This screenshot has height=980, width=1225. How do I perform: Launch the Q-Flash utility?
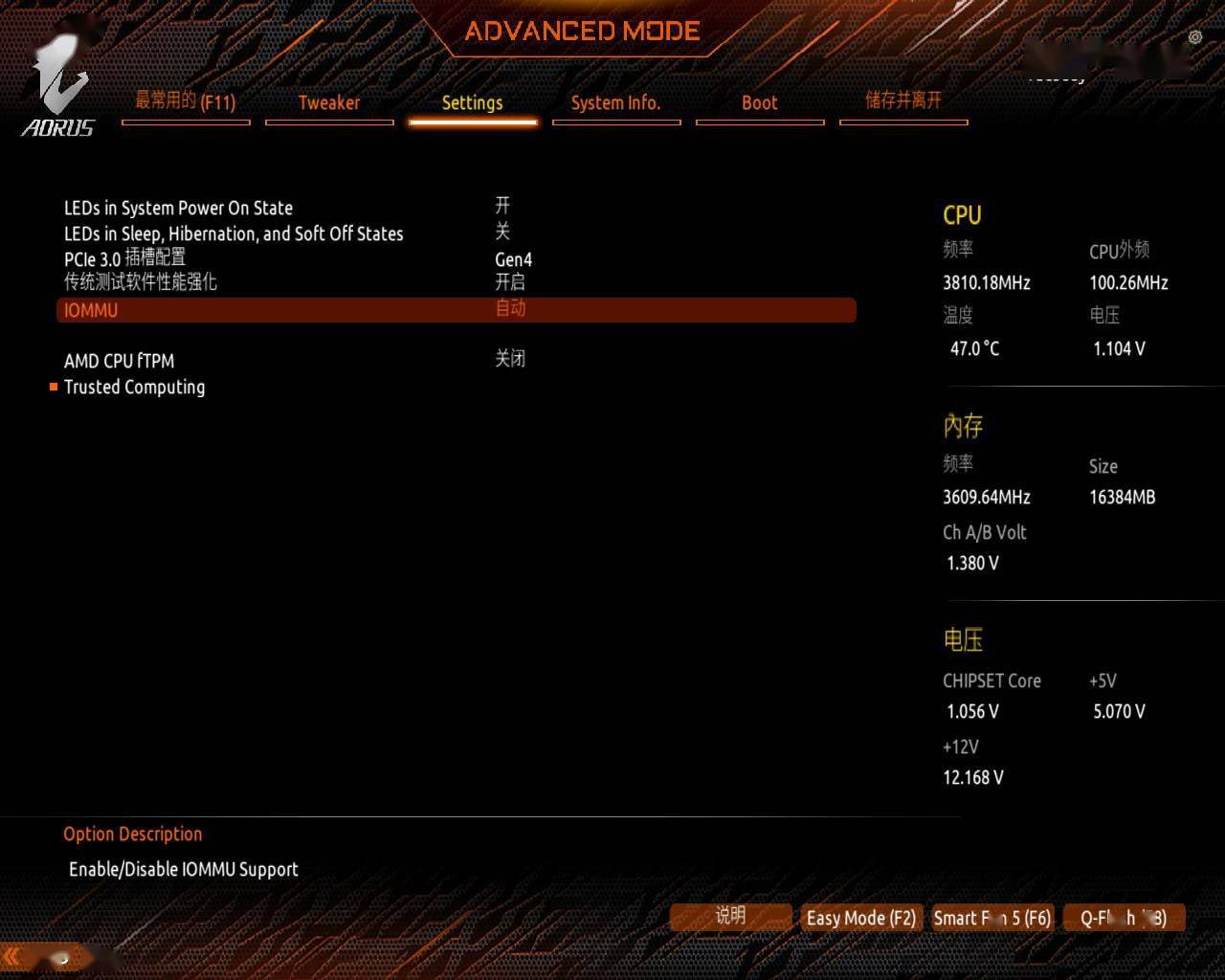click(x=1125, y=917)
